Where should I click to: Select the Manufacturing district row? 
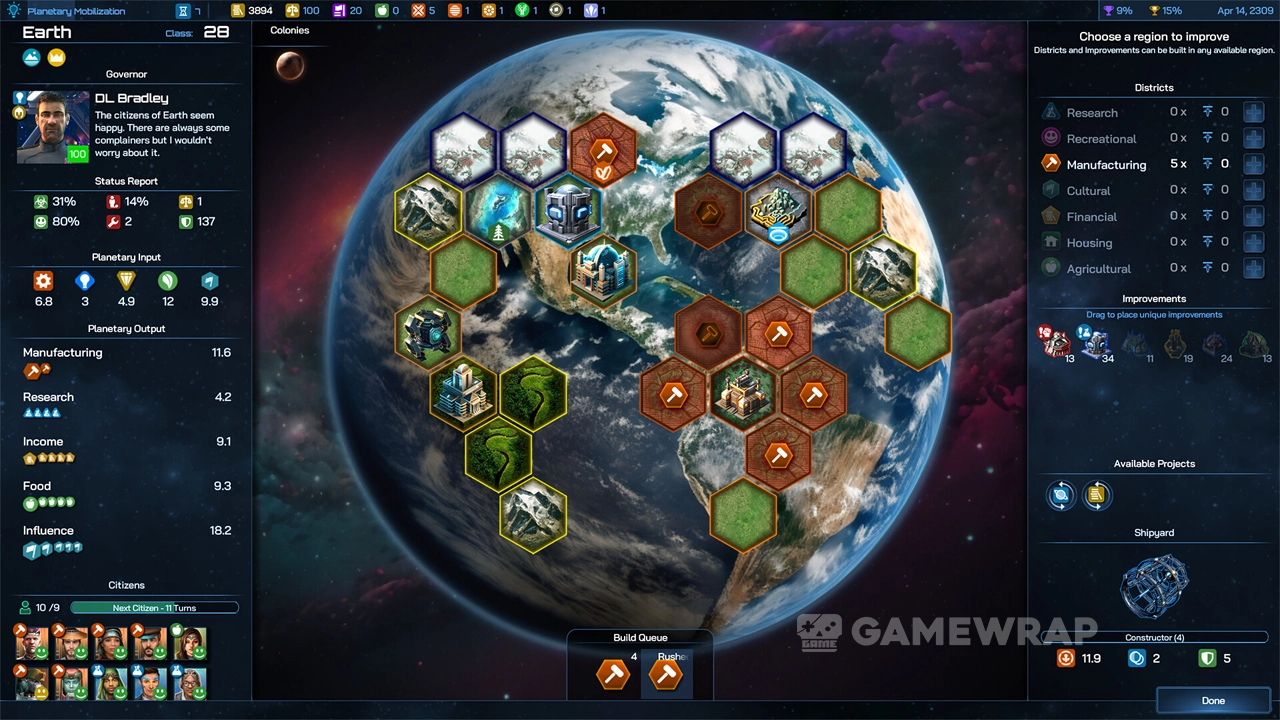1106,164
